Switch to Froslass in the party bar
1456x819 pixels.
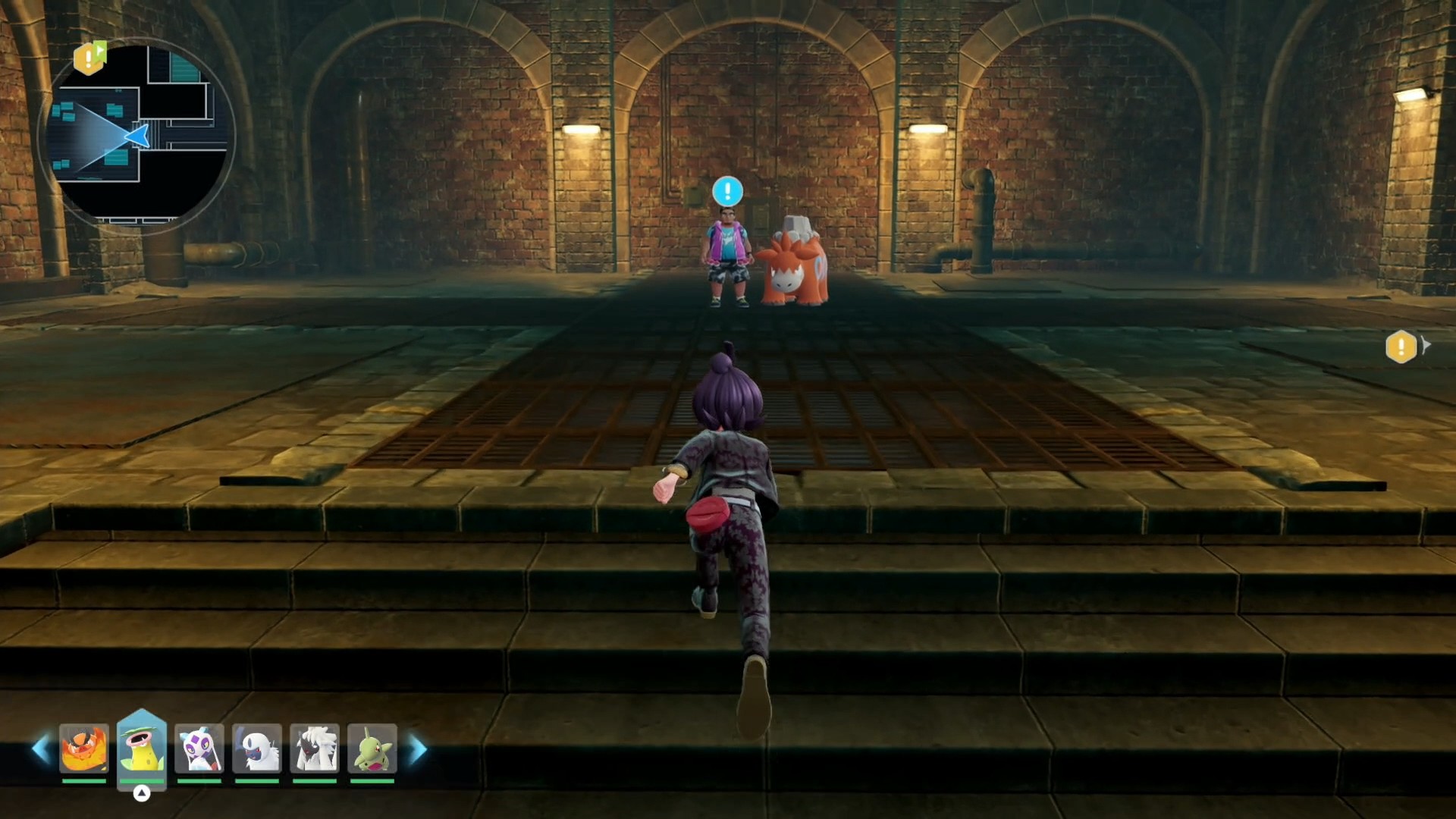pos(199,749)
